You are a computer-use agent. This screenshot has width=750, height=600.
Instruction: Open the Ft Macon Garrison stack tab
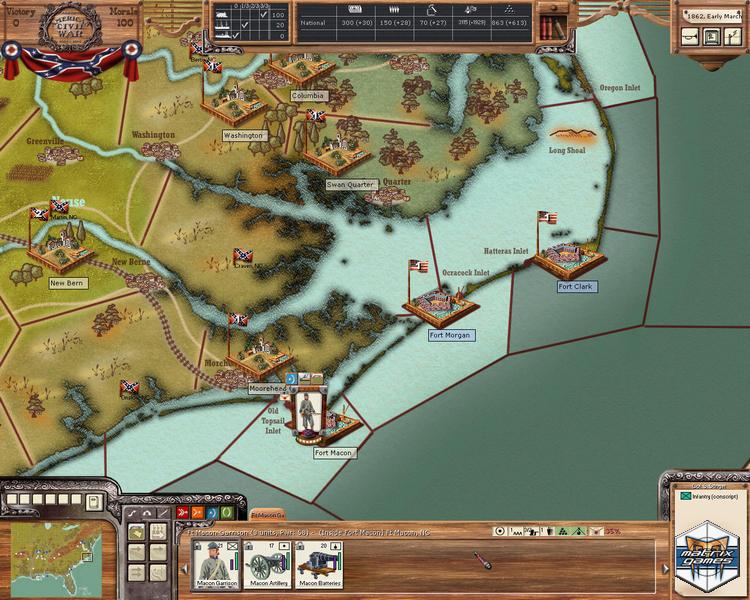(267, 513)
